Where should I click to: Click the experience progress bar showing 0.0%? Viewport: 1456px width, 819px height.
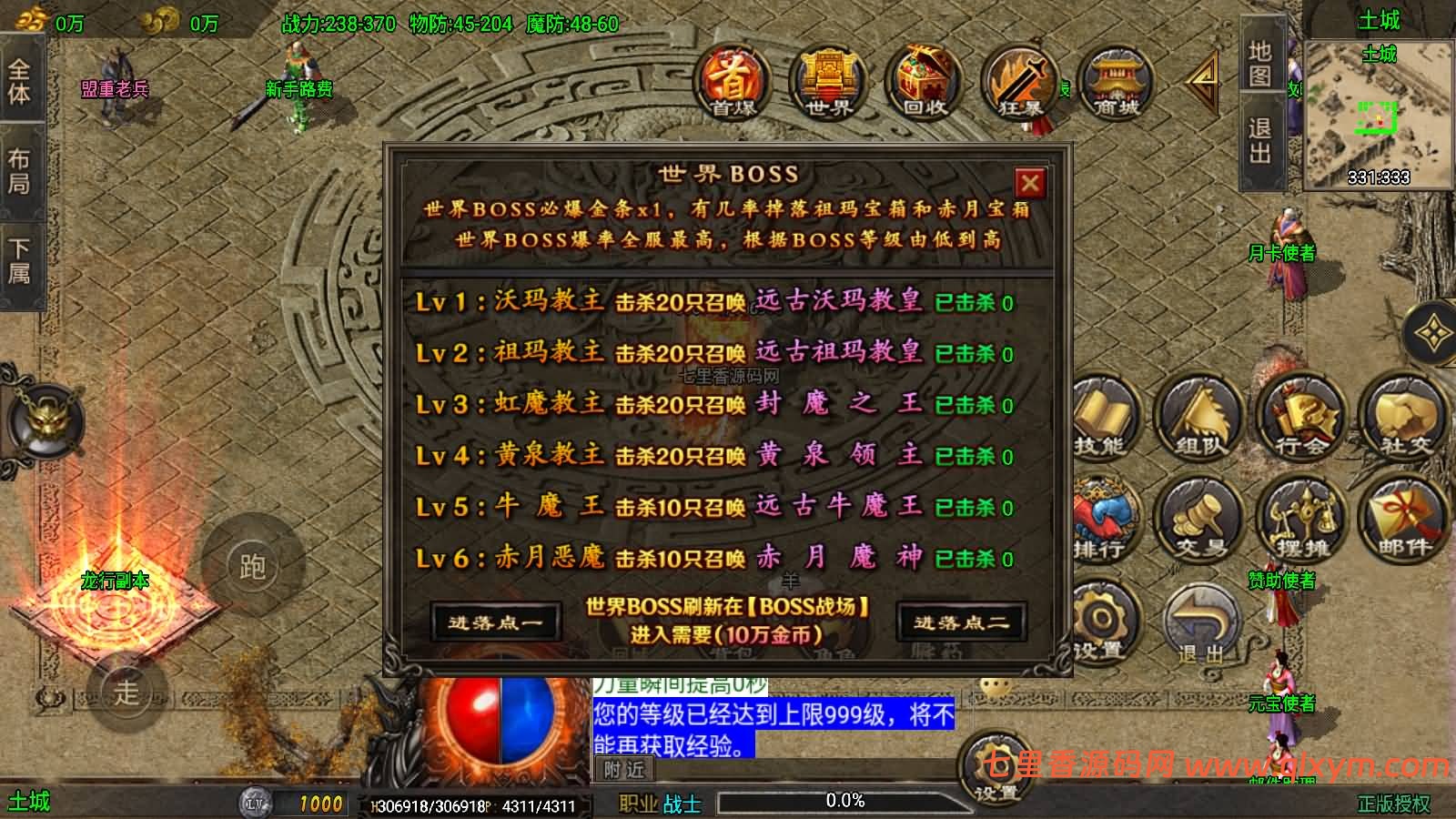[844, 801]
